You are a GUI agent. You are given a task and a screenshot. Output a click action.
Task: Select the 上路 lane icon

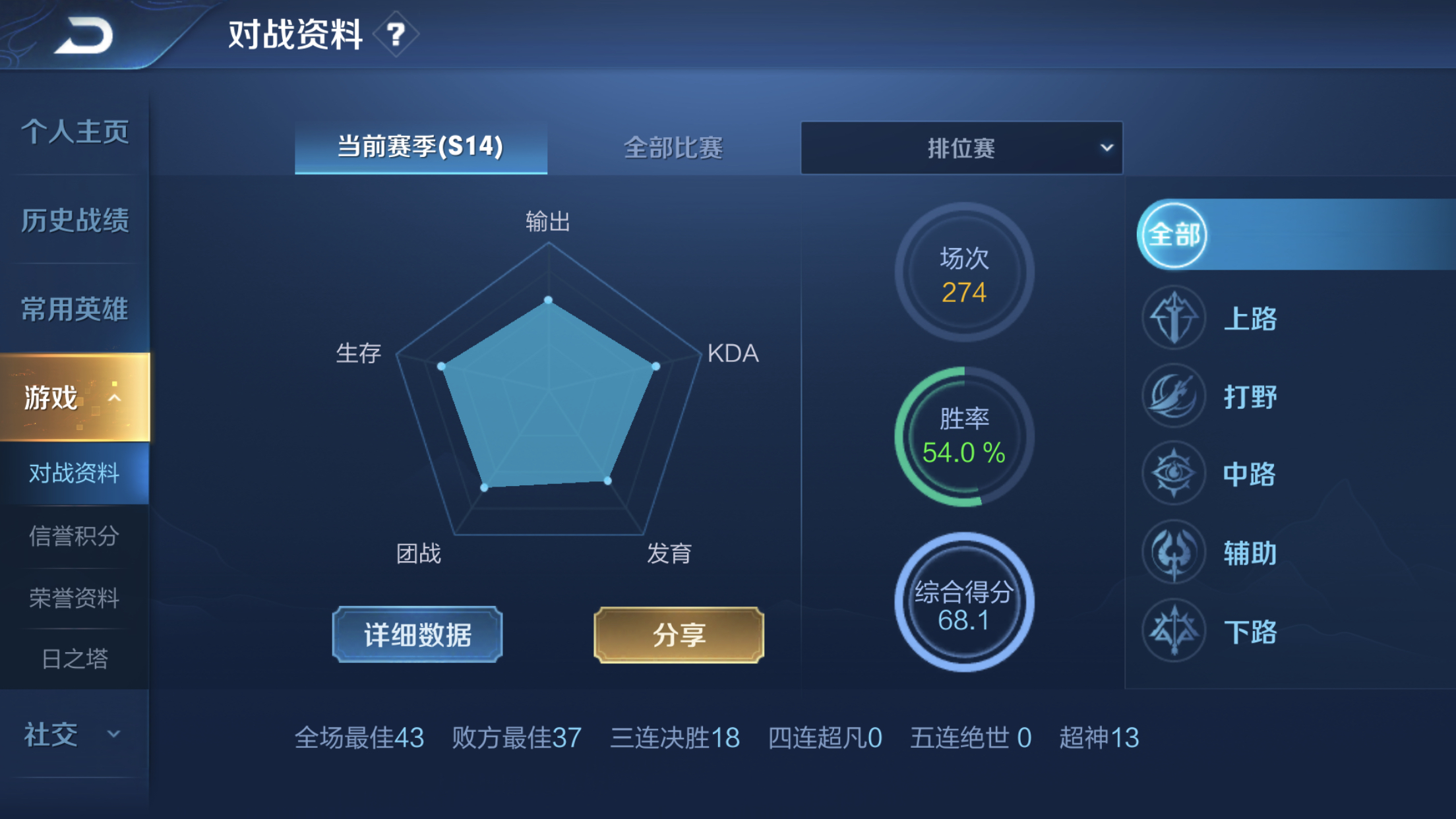click(x=1174, y=317)
